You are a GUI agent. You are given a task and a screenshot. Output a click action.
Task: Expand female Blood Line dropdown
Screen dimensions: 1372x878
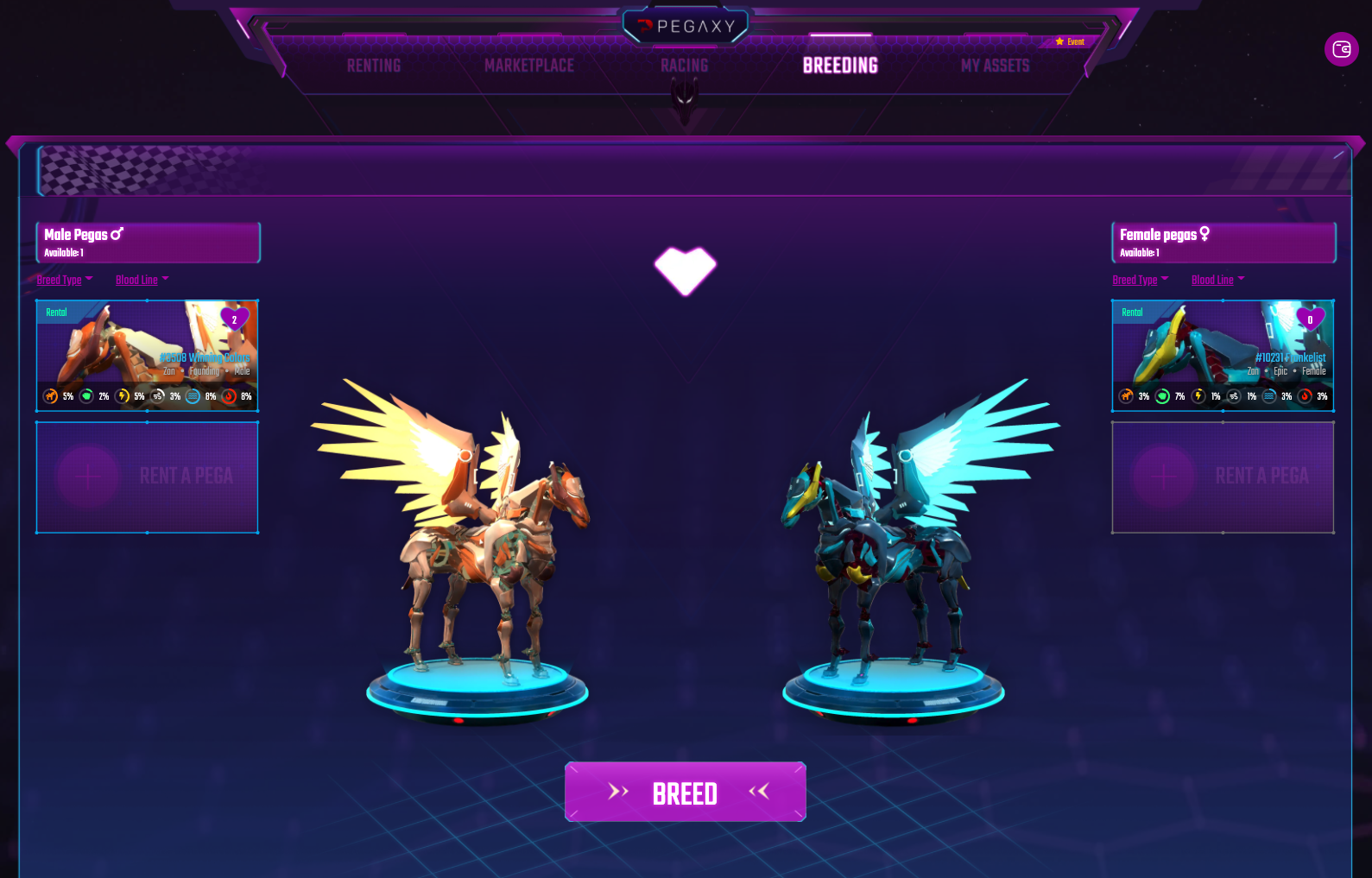coord(1218,280)
